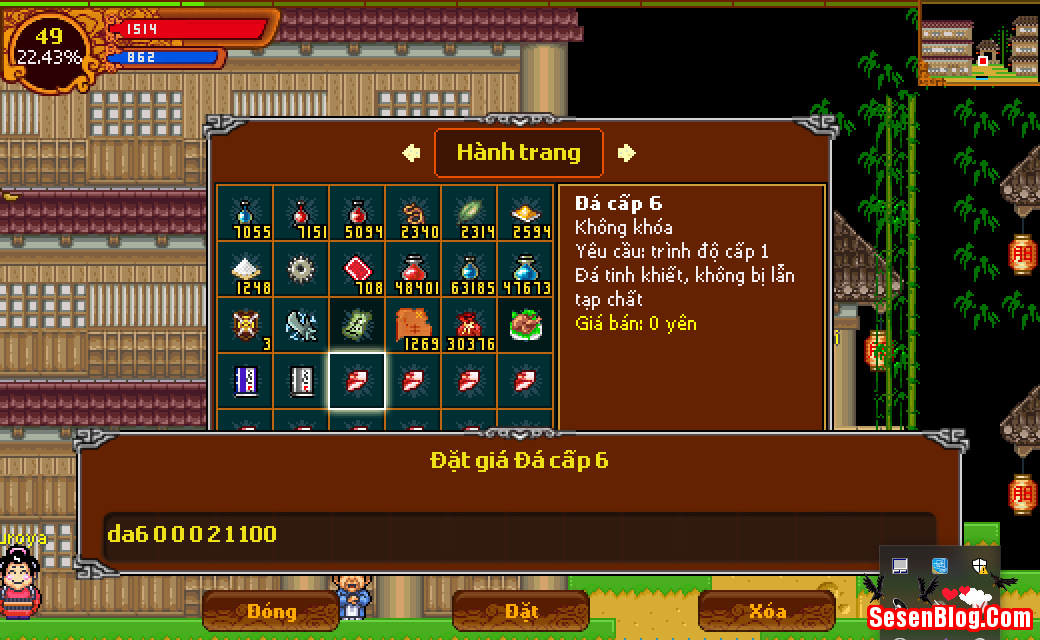Viewport: 1040px width, 640px height.
Task: Select the Hành trang tab header
Action: coord(518,153)
